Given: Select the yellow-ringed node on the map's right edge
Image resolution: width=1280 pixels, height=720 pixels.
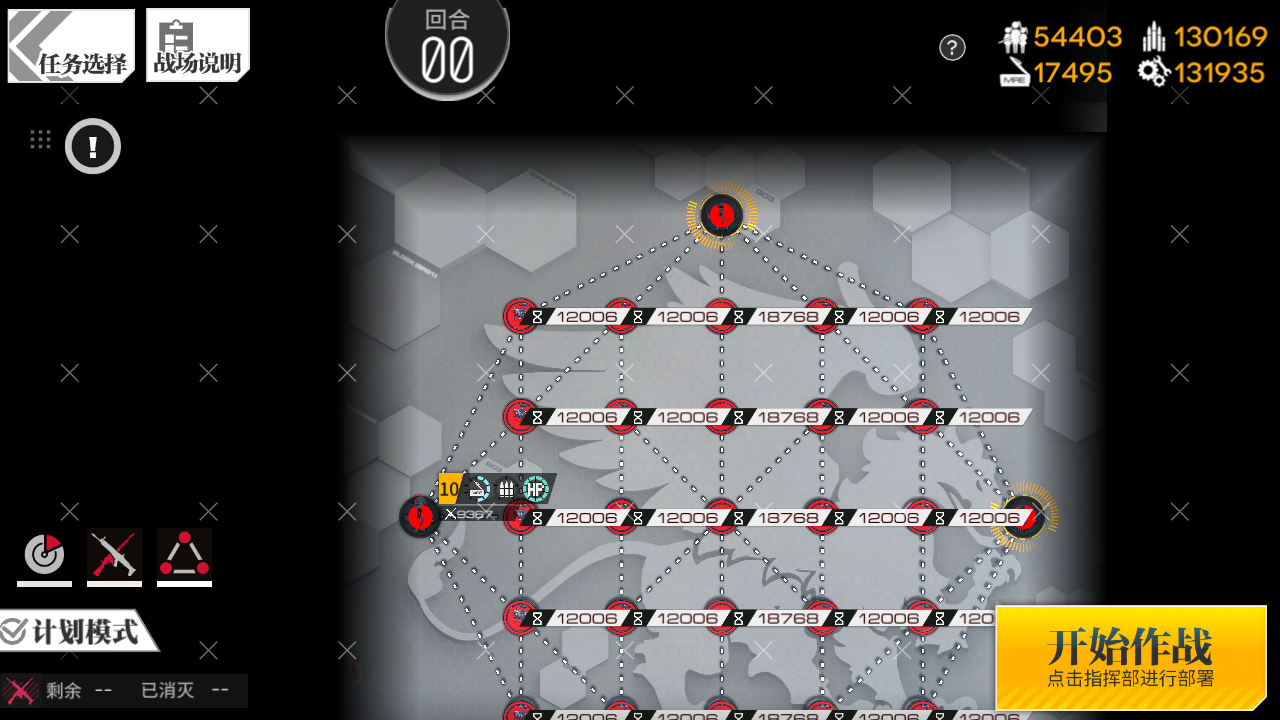Looking at the screenshot, I should pos(1024,516).
